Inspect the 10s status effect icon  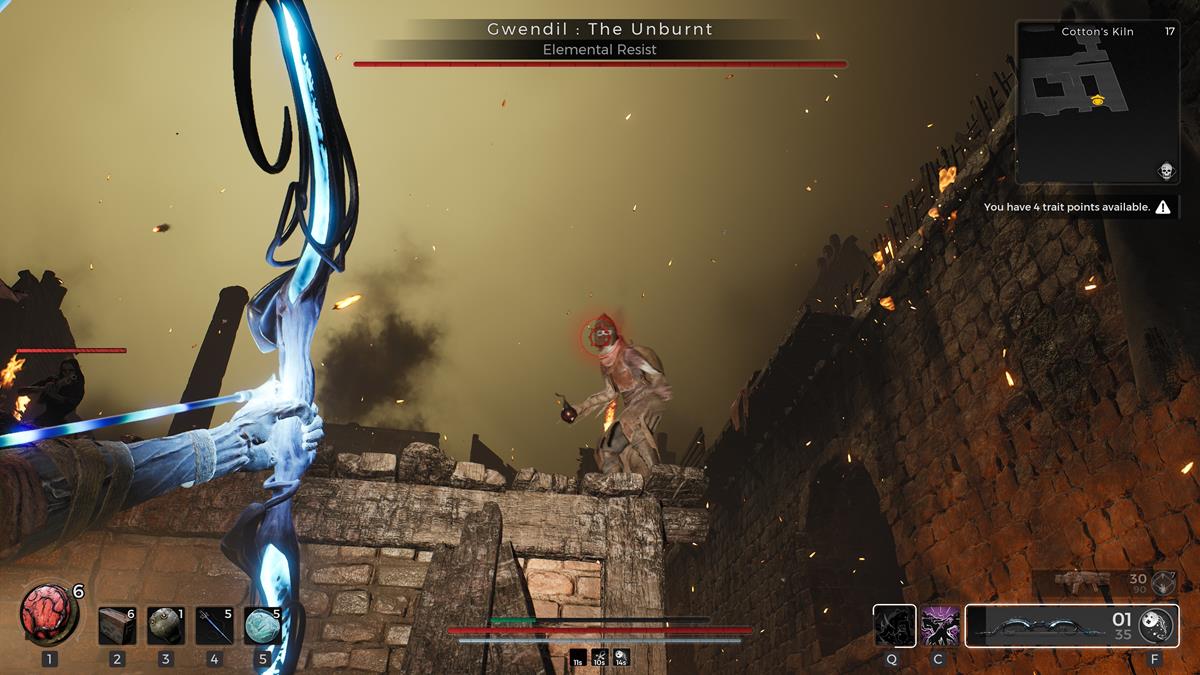click(x=599, y=657)
